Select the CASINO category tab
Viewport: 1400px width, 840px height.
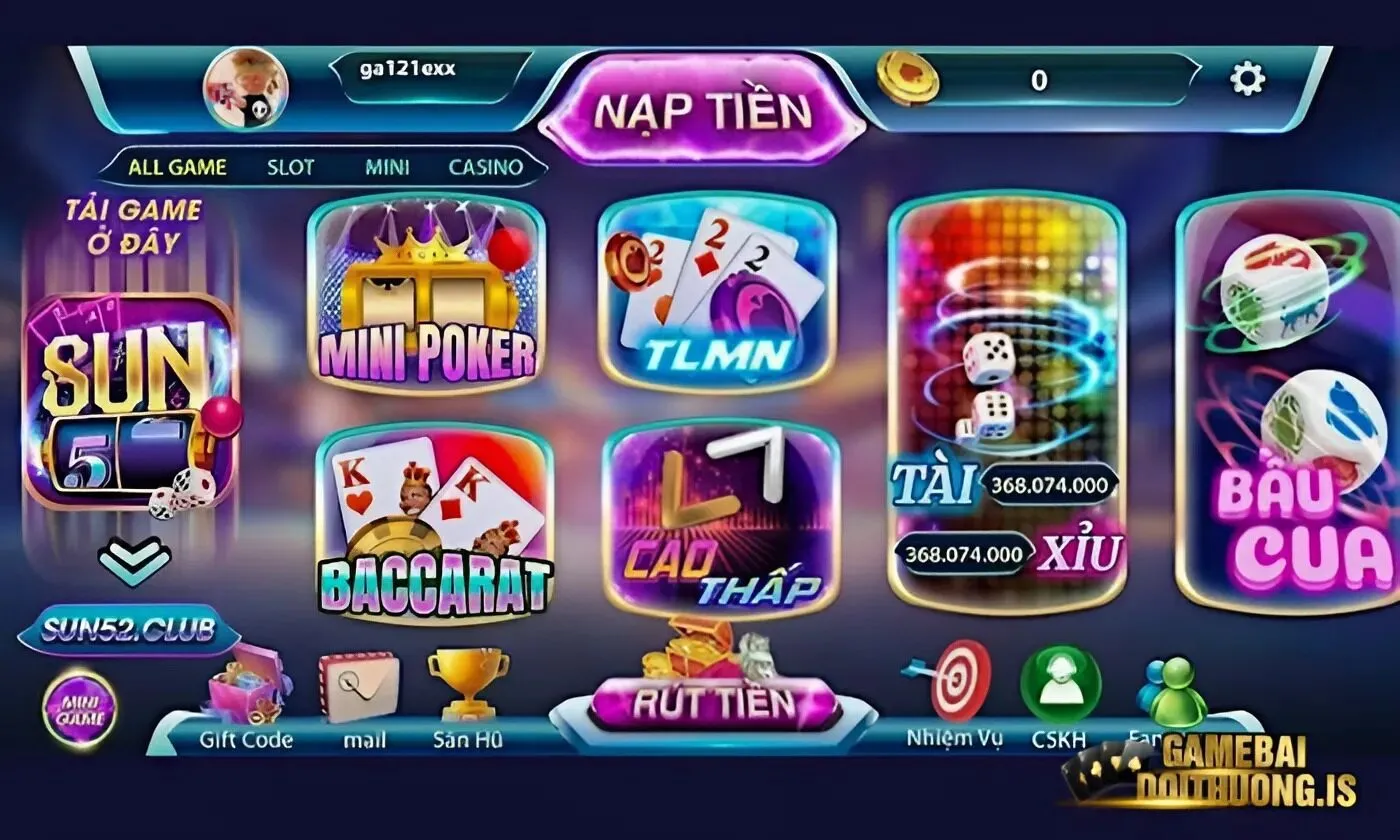pyautogui.click(x=485, y=168)
